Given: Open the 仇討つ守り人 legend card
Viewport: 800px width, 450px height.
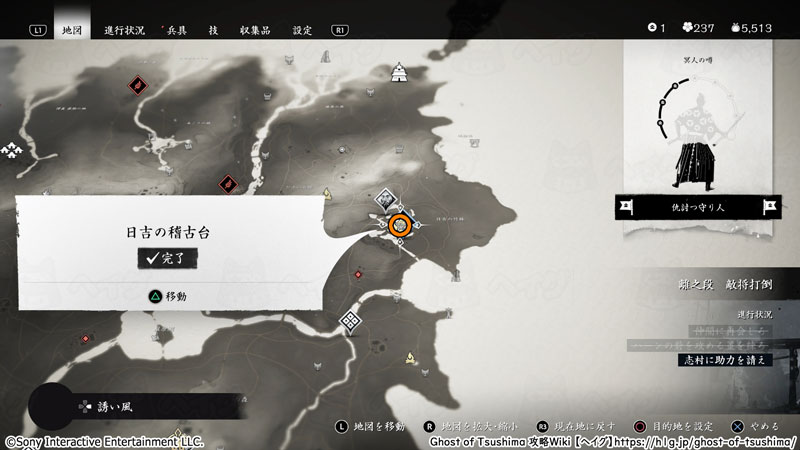Looking at the screenshot, I should 696,207.
